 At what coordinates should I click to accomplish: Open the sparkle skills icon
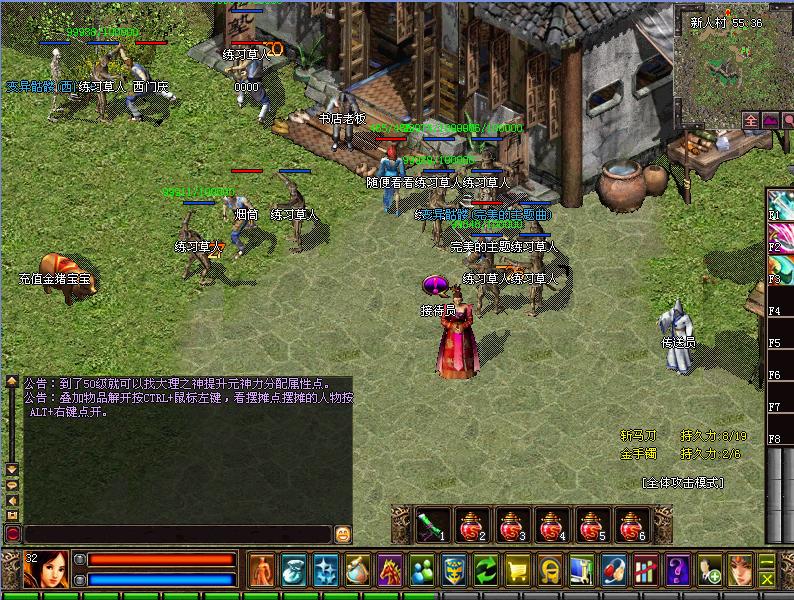click(326, 570)
